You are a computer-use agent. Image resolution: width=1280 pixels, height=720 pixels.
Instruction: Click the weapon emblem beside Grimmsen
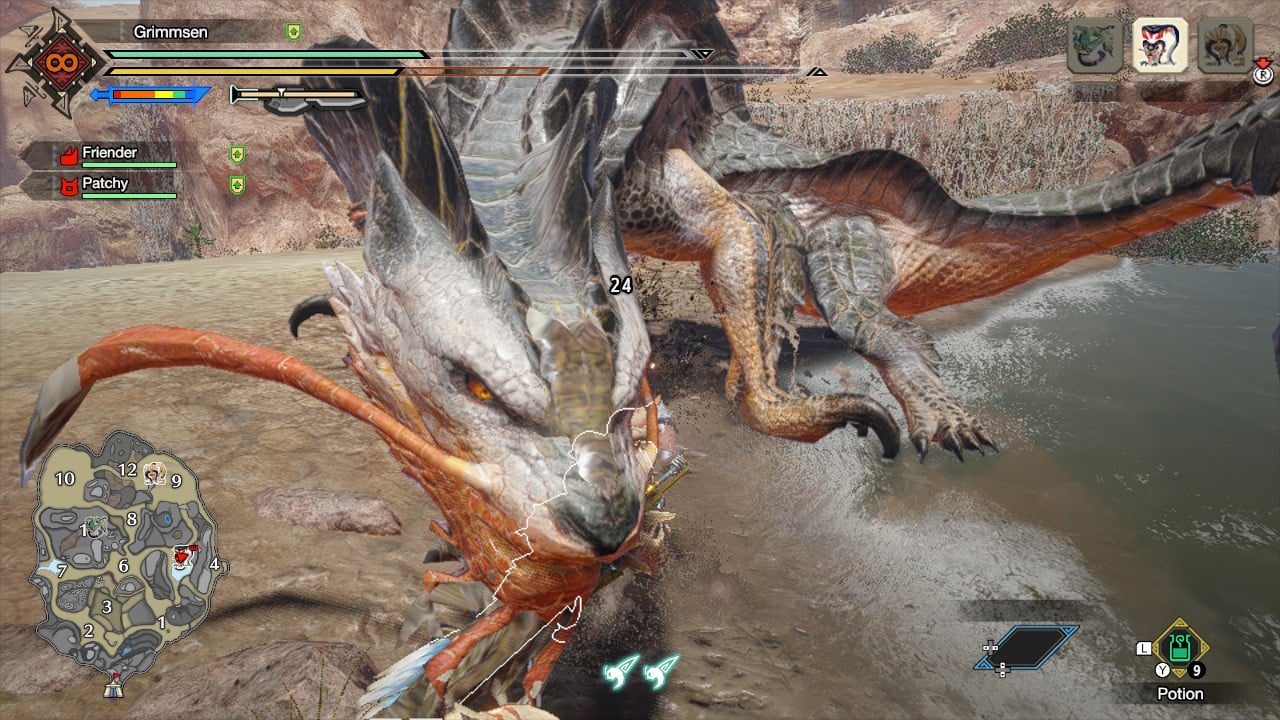click(x=55, y=62)
